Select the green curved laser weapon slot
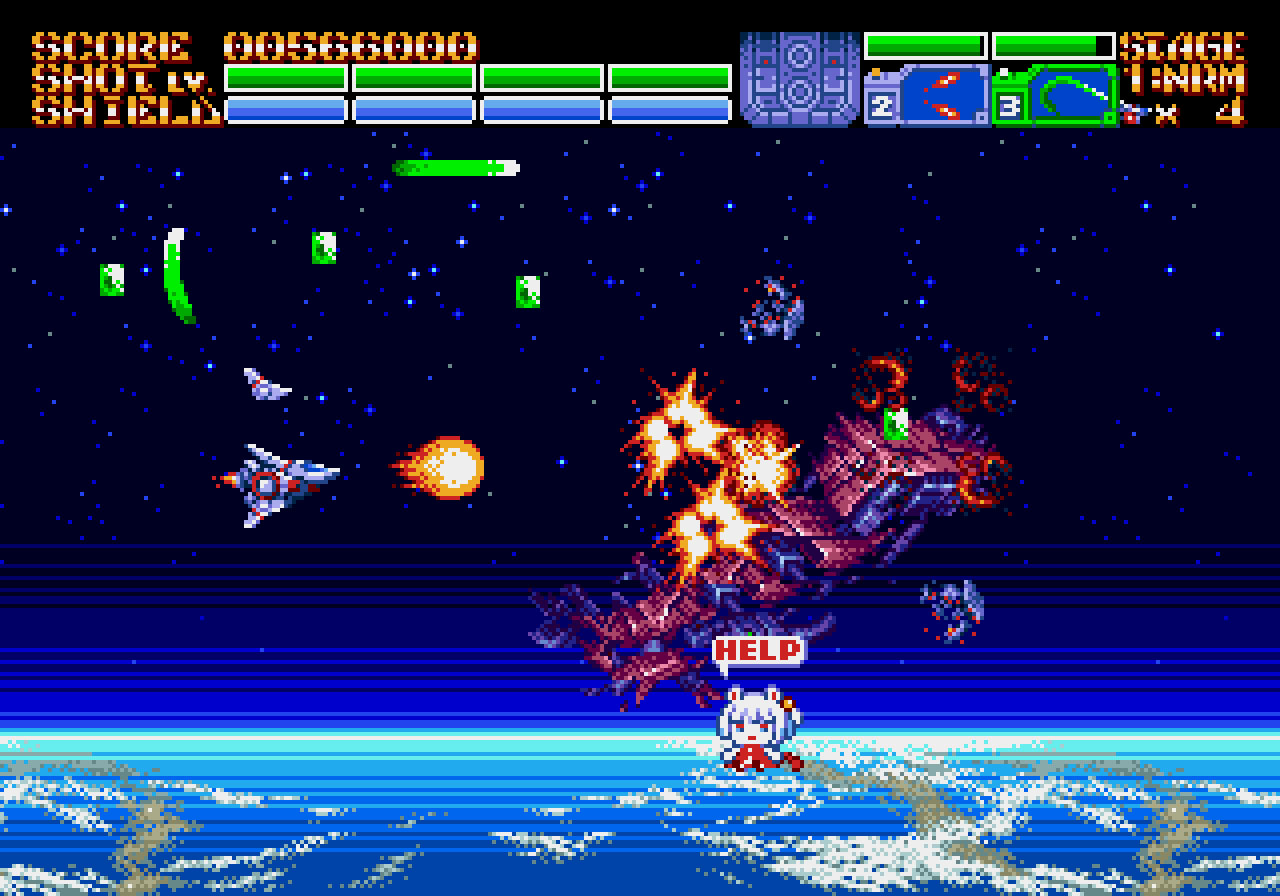This screenshot has width=1280, height=896. click(1071, 96)
